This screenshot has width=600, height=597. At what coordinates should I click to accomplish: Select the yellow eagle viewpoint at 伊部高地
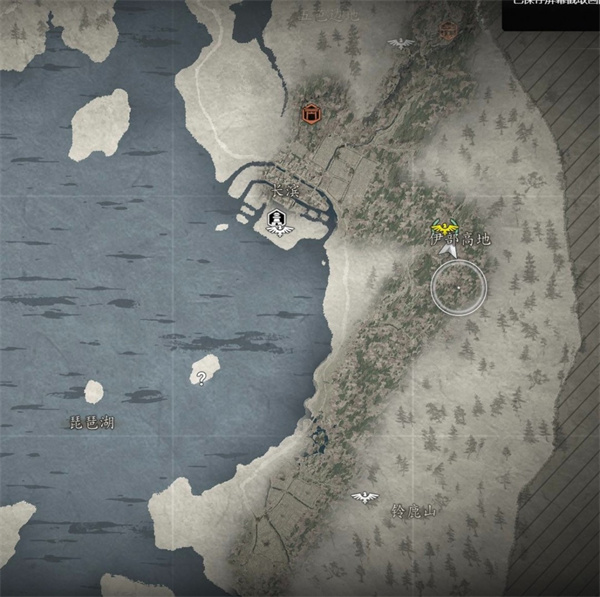pyautogui.click(x=440, y=226)
